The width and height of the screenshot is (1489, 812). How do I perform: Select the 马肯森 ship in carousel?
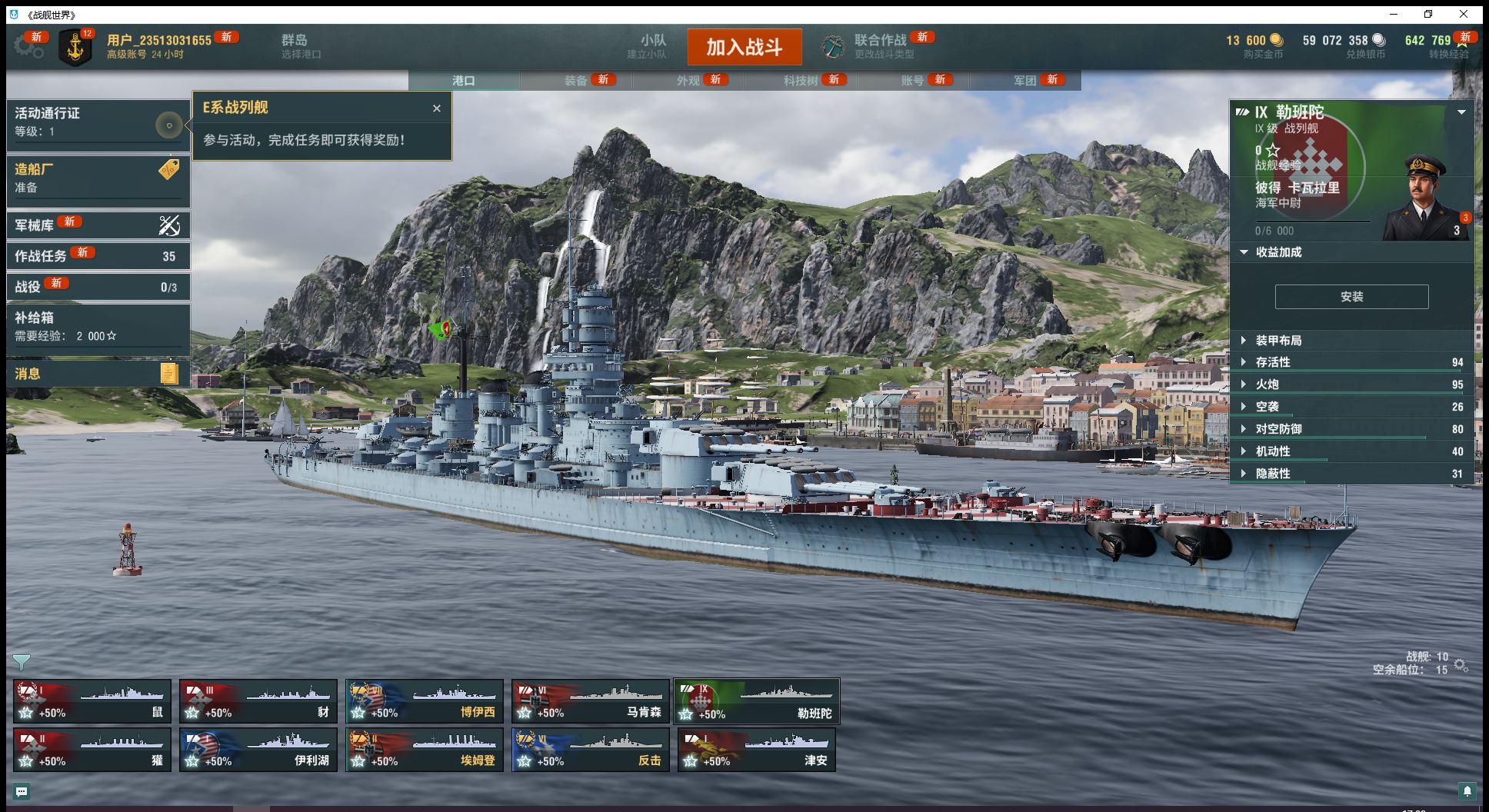[590, 701]
